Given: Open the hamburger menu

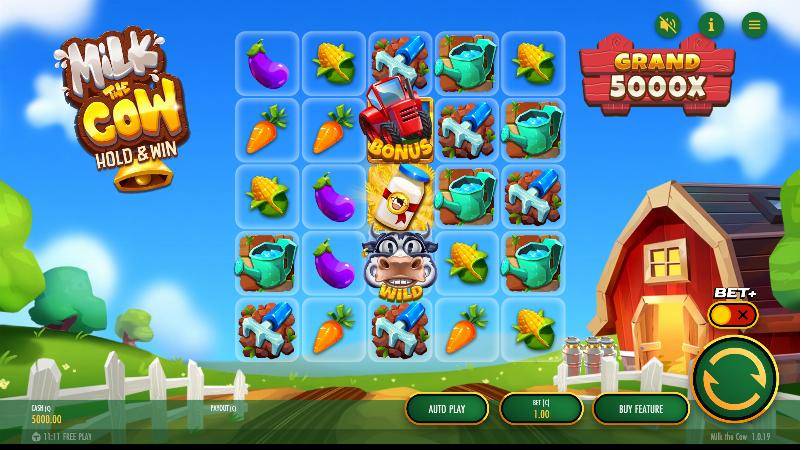Looking at the screenshot, I should pos(754,24).
